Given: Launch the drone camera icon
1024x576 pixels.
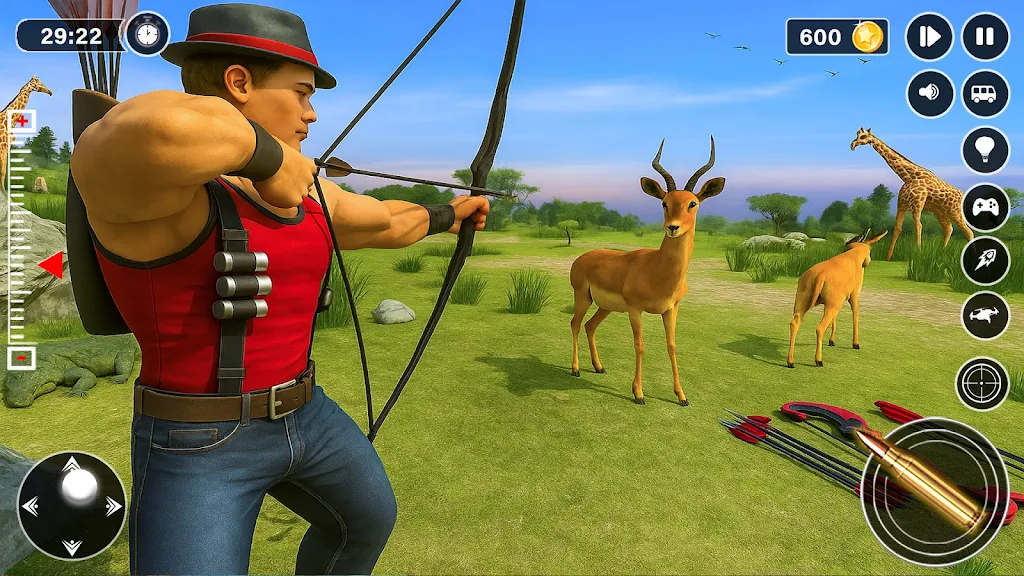Looking at the screenshot, I should point(985,316).
